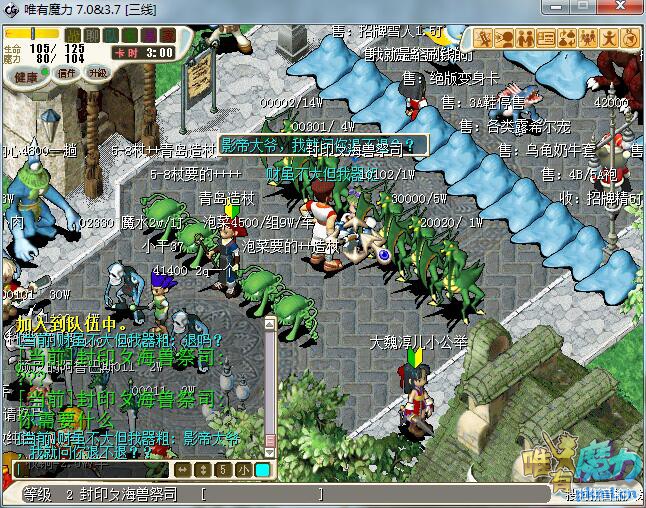Click the chat font size 小 button
646x508 pixels.
(x=244, y=470)
